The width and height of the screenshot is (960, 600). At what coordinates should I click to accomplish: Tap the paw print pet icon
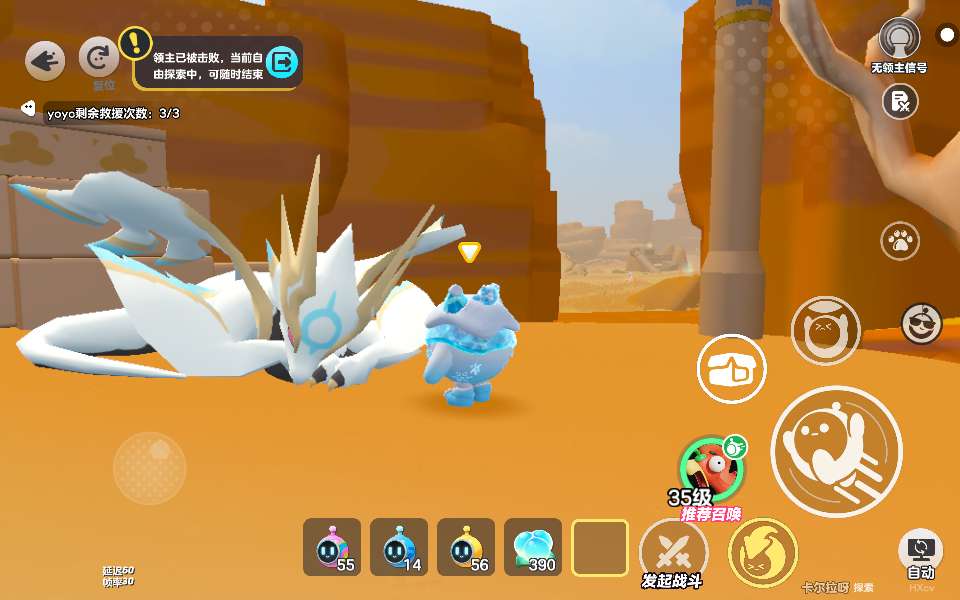point(900,241)
